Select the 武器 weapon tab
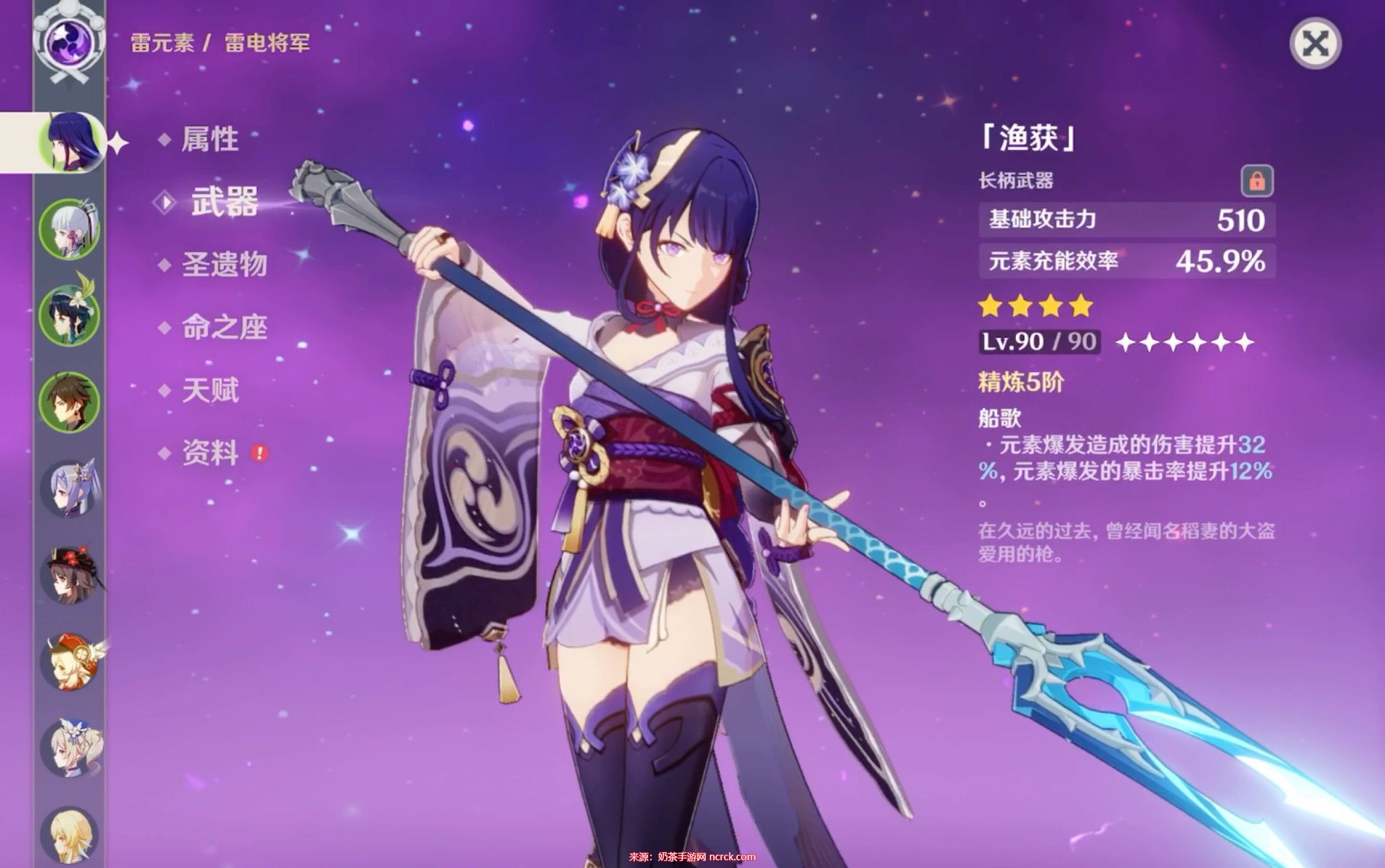1385x868 pixels. click(x=224, y=202)
